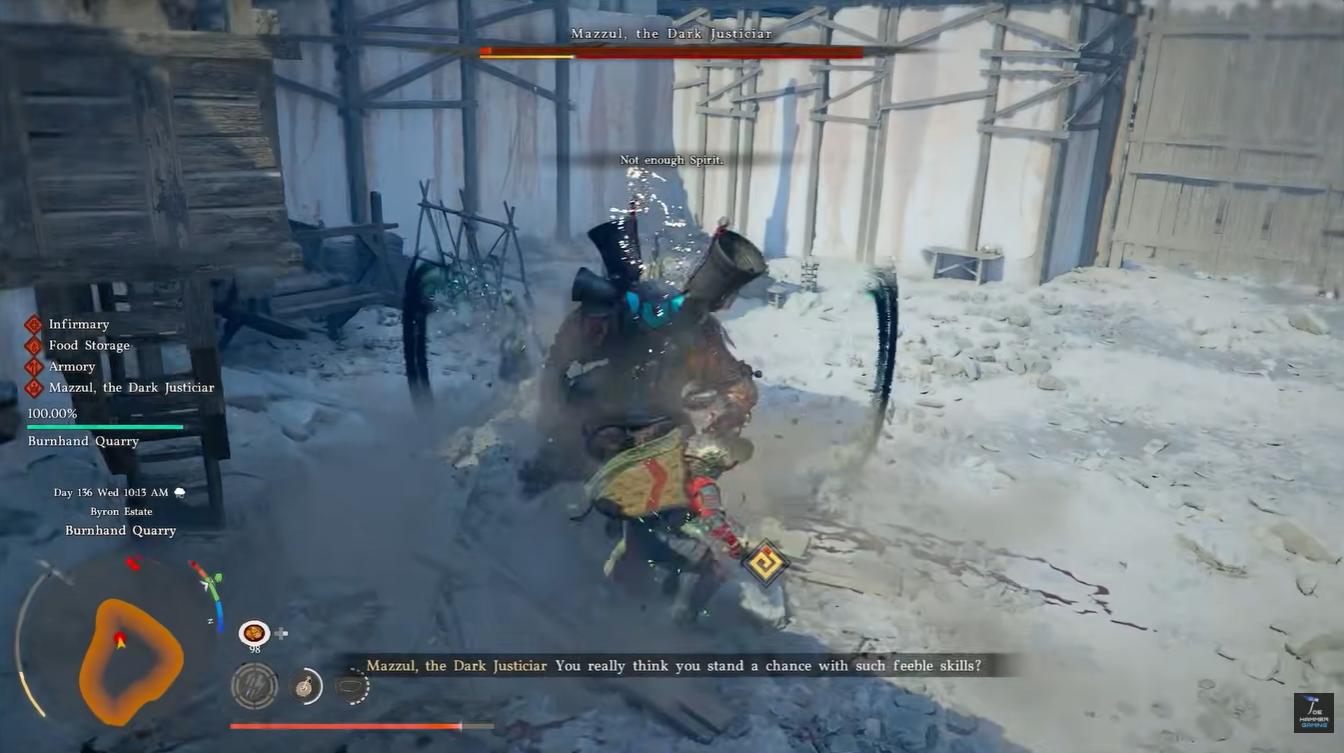
Task: Click the glowing loot pickup icon near player
Action: pos(767,563)
